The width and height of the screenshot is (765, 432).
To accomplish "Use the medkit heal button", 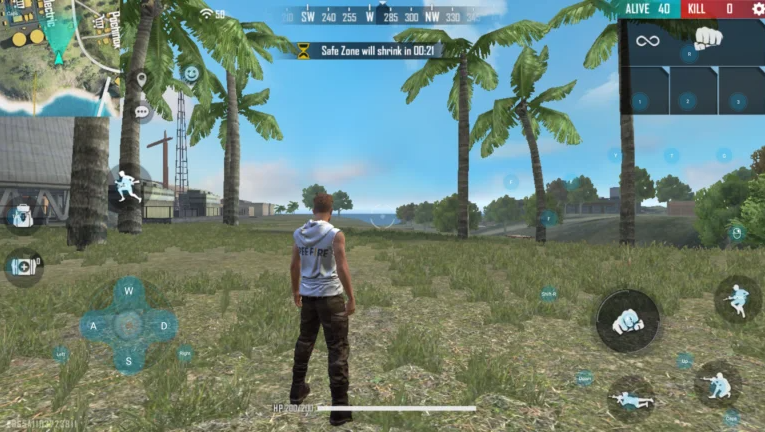I will coord(22,266).
